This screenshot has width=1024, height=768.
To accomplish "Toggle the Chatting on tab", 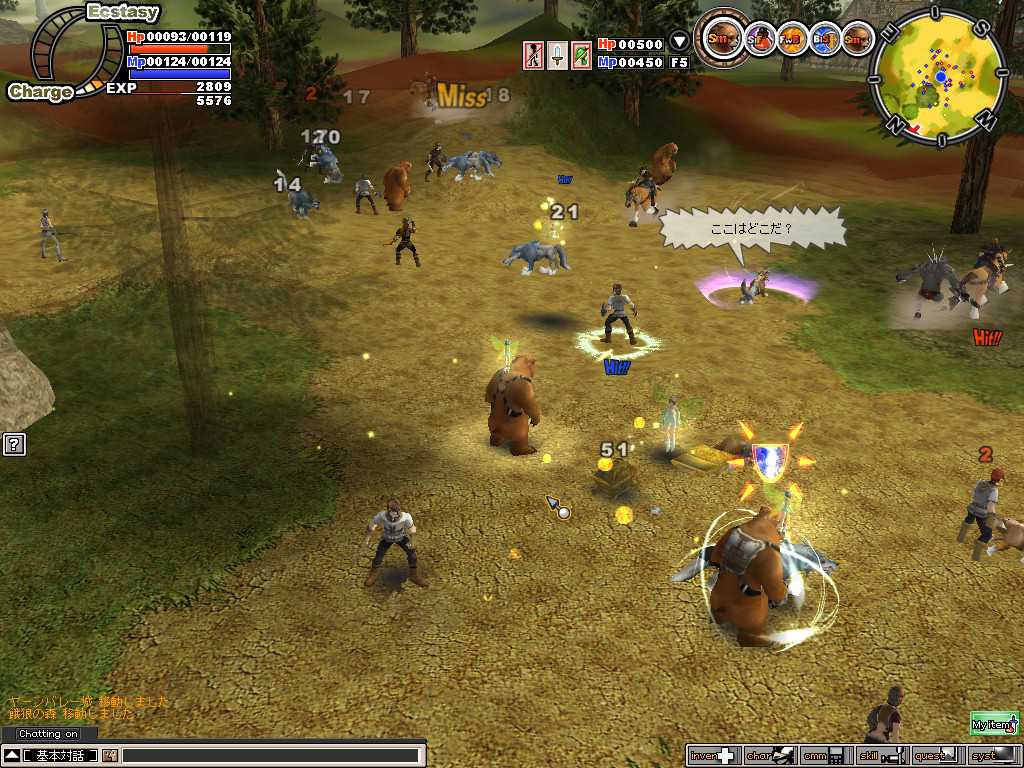I will pyautogui.click(x=48, y=734).
